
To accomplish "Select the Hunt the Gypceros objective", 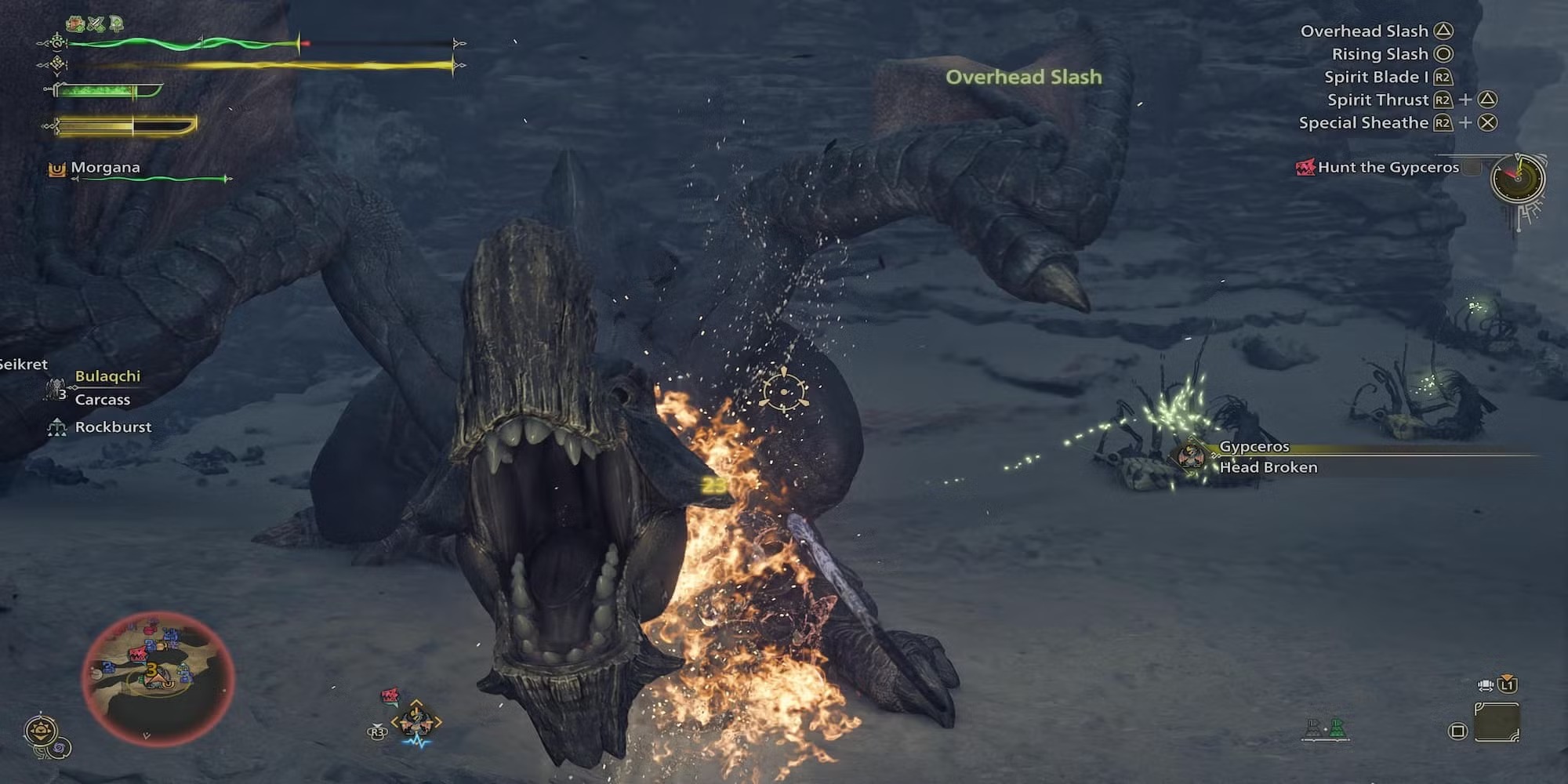I will point(1388,167).
